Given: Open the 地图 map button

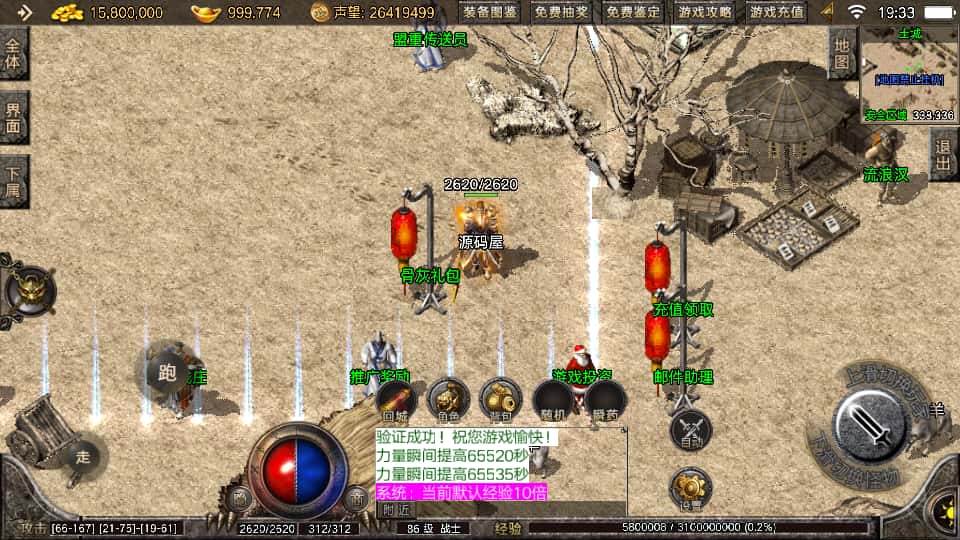Looking at the screenshot, I should point(843,53).
